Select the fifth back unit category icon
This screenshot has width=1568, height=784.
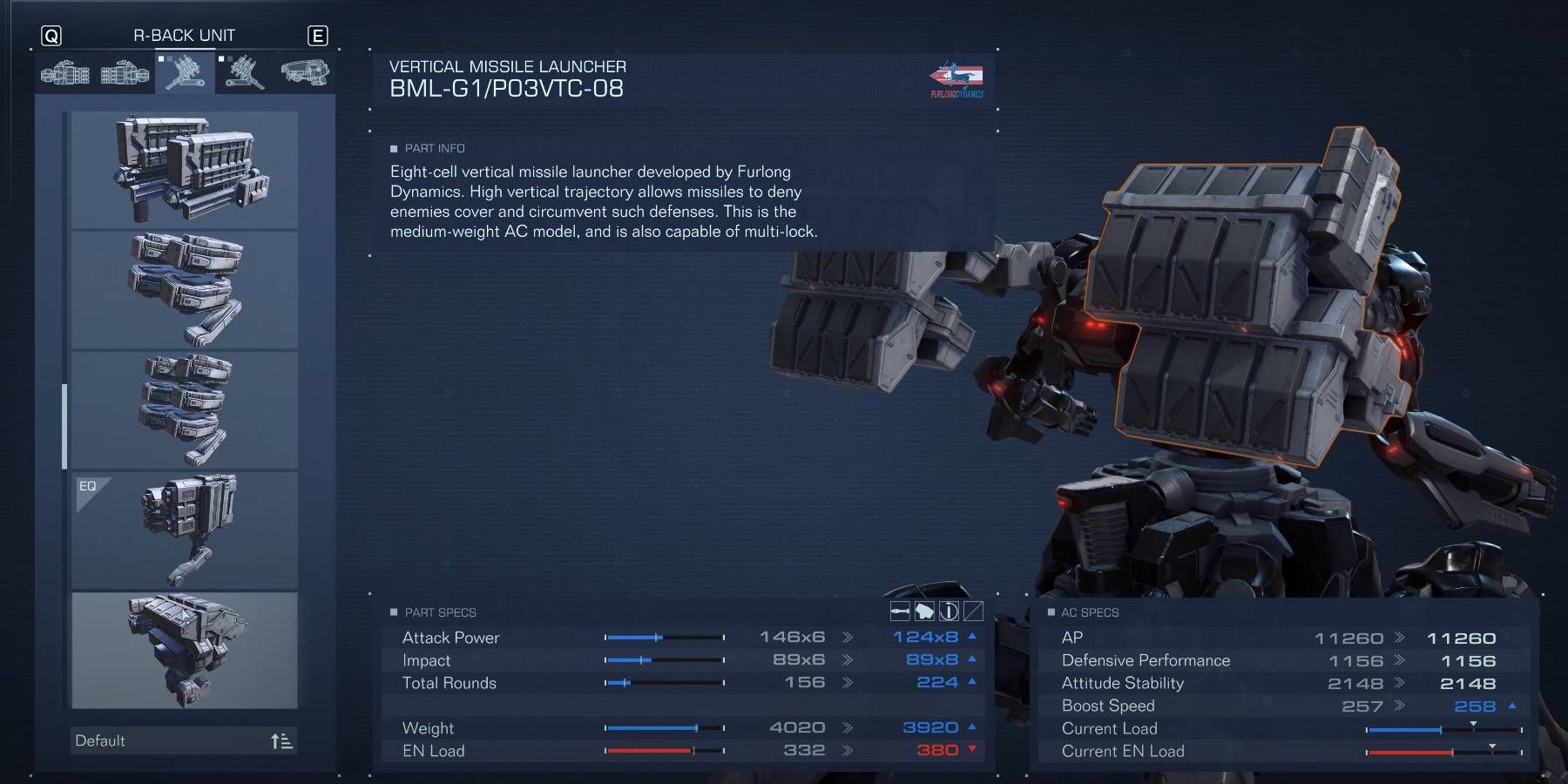click(x=305, y=74)
